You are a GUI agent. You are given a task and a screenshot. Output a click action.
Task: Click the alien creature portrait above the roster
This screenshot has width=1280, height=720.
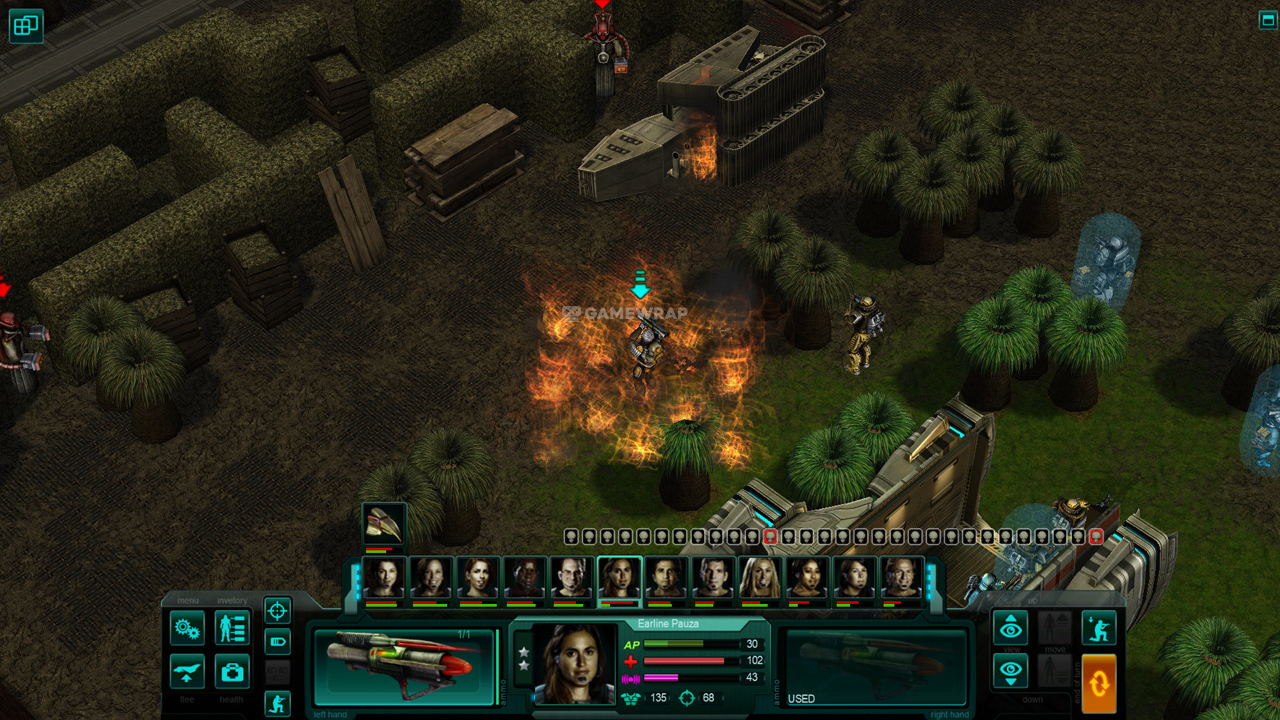pyautogui.click(x=383, y=525)
